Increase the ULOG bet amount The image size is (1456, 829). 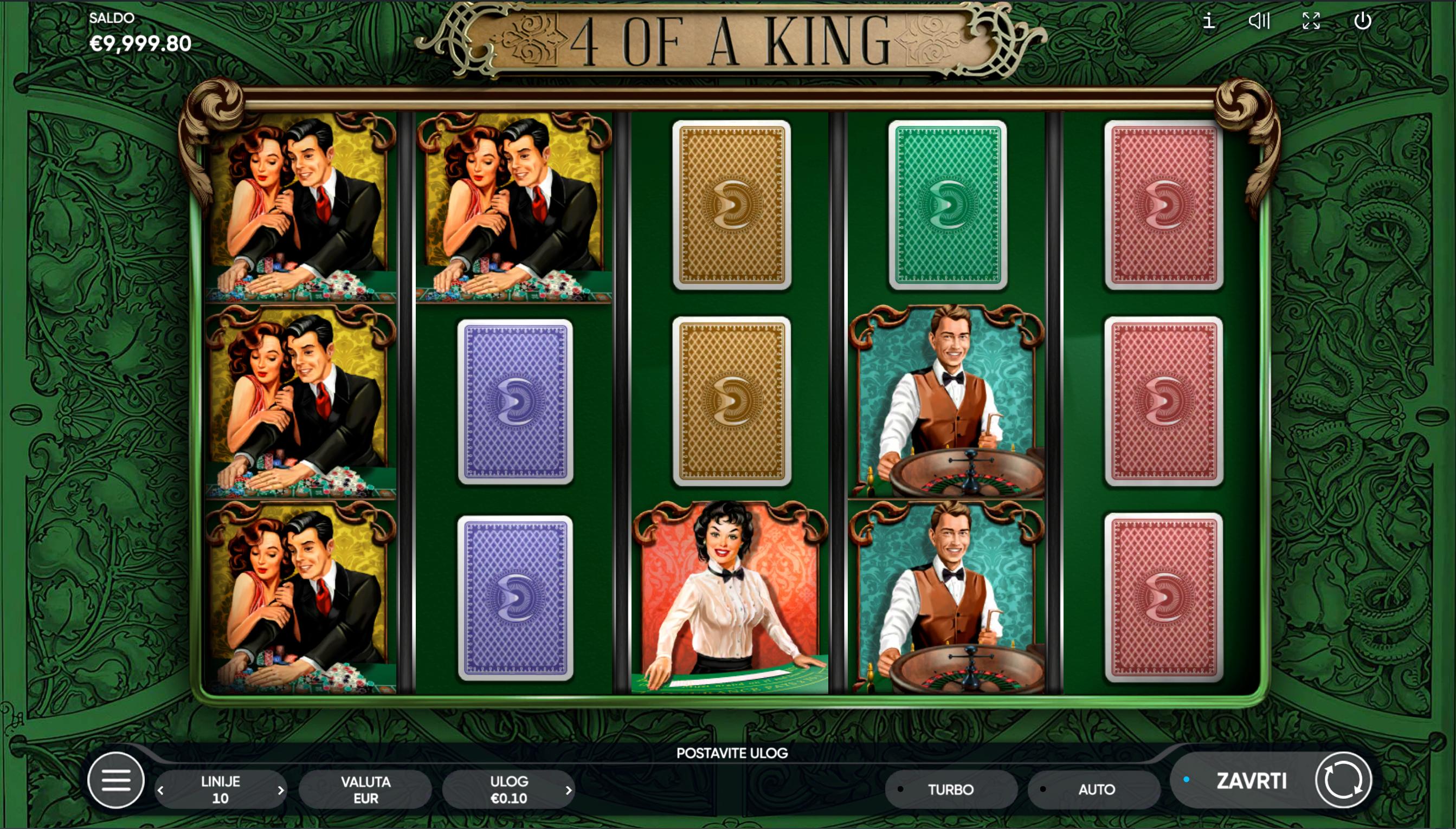coord(568,791)
